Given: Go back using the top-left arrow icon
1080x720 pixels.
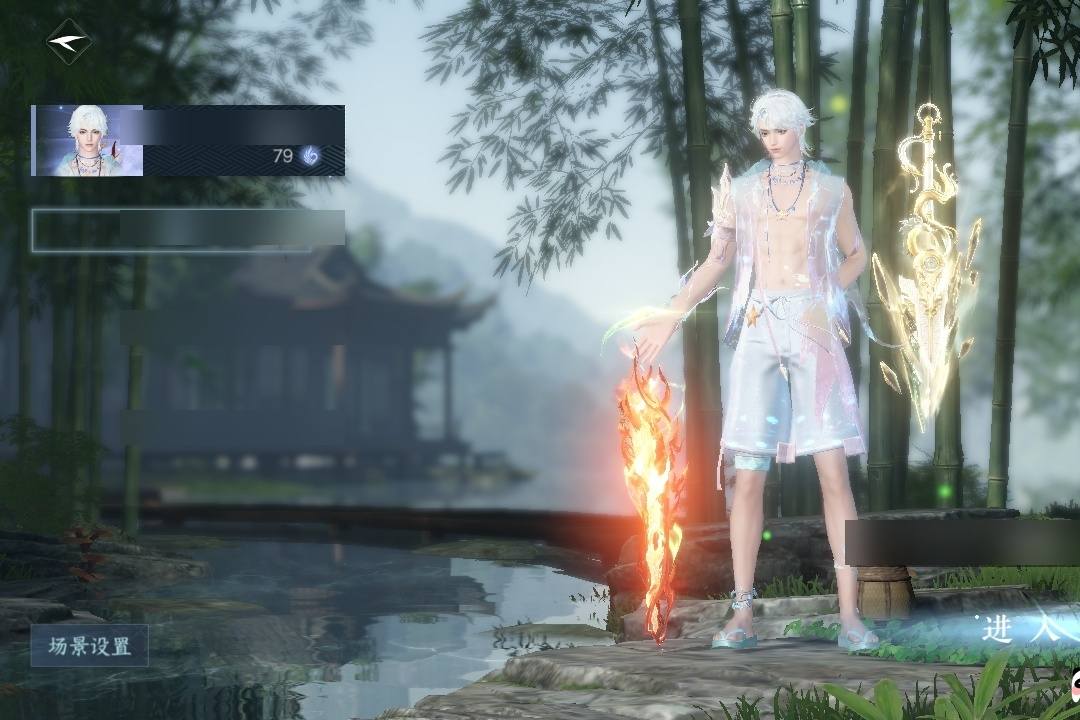Looking at the screenshot, I should coord(68,42).
